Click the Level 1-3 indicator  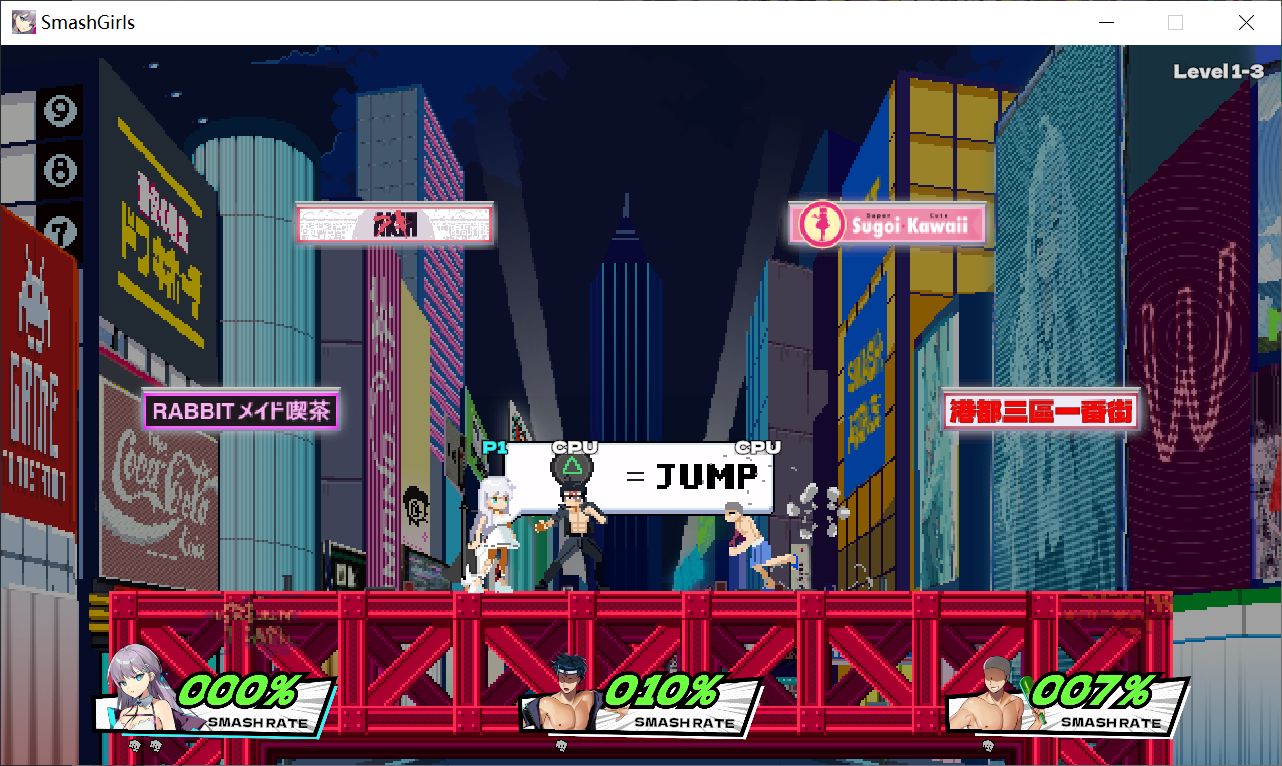click(x=1218, y=71)
